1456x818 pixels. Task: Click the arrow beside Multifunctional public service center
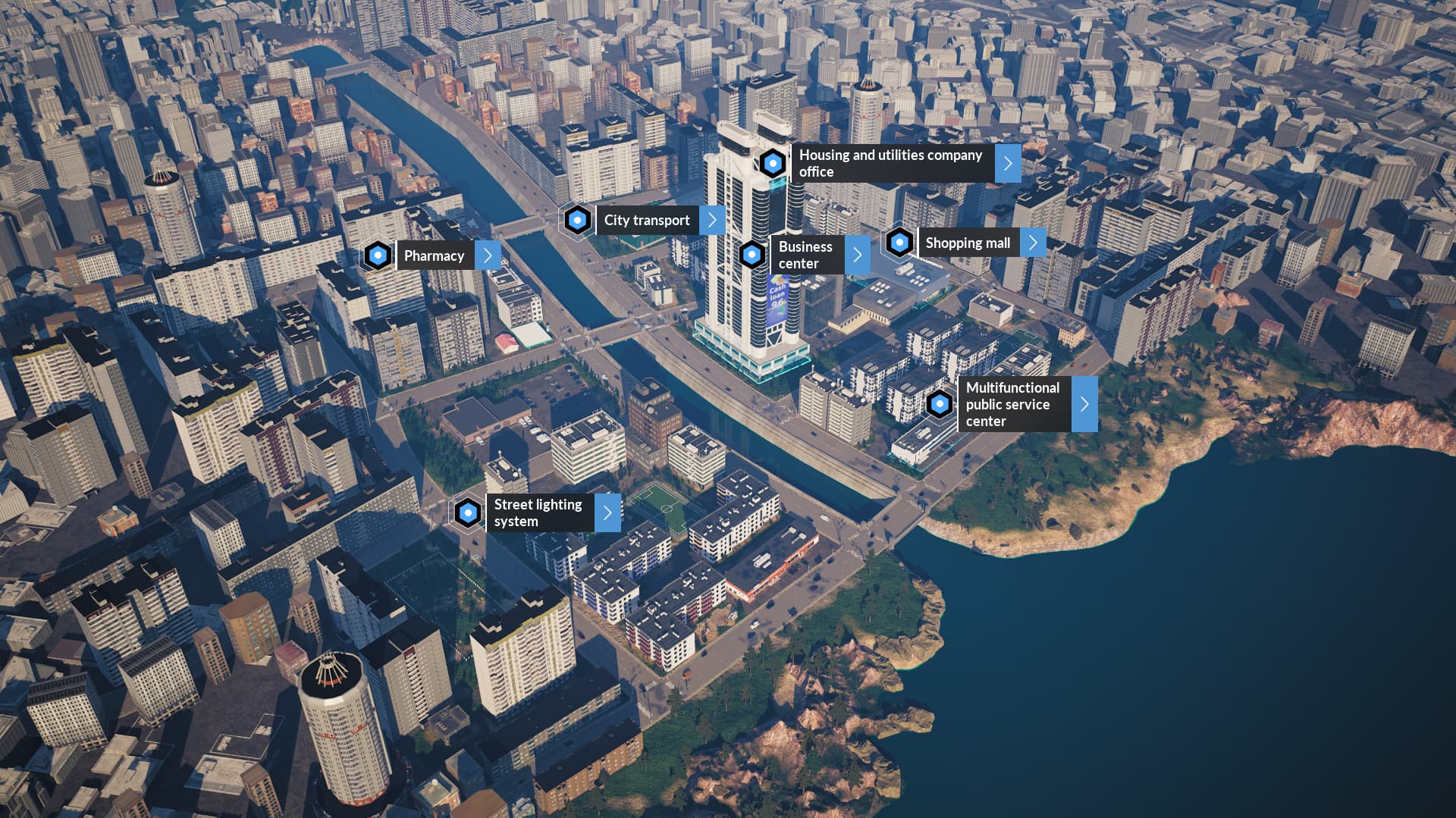pos(1084,404)
